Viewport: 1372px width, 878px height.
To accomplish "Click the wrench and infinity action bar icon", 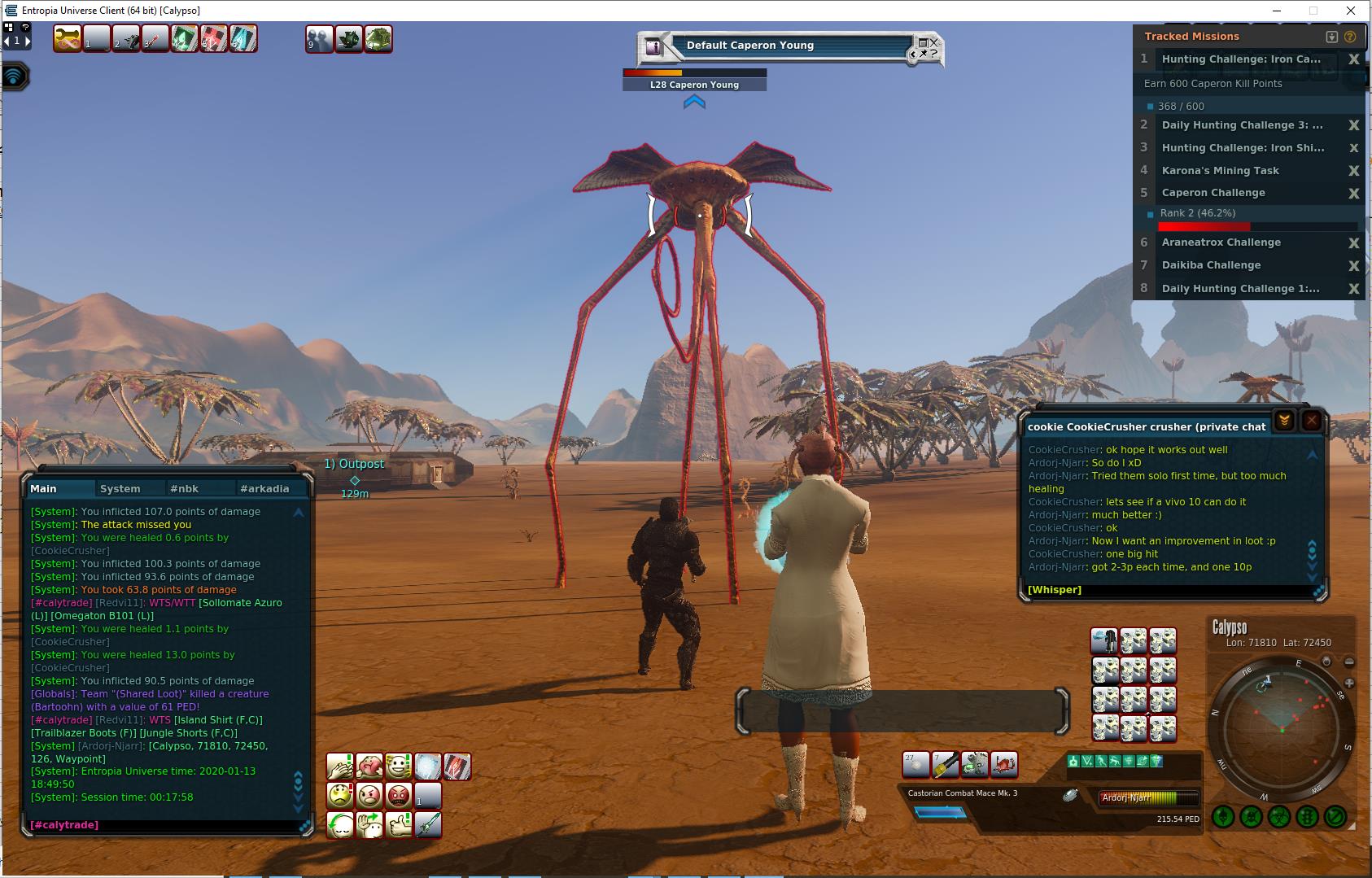I will [68, 38].
